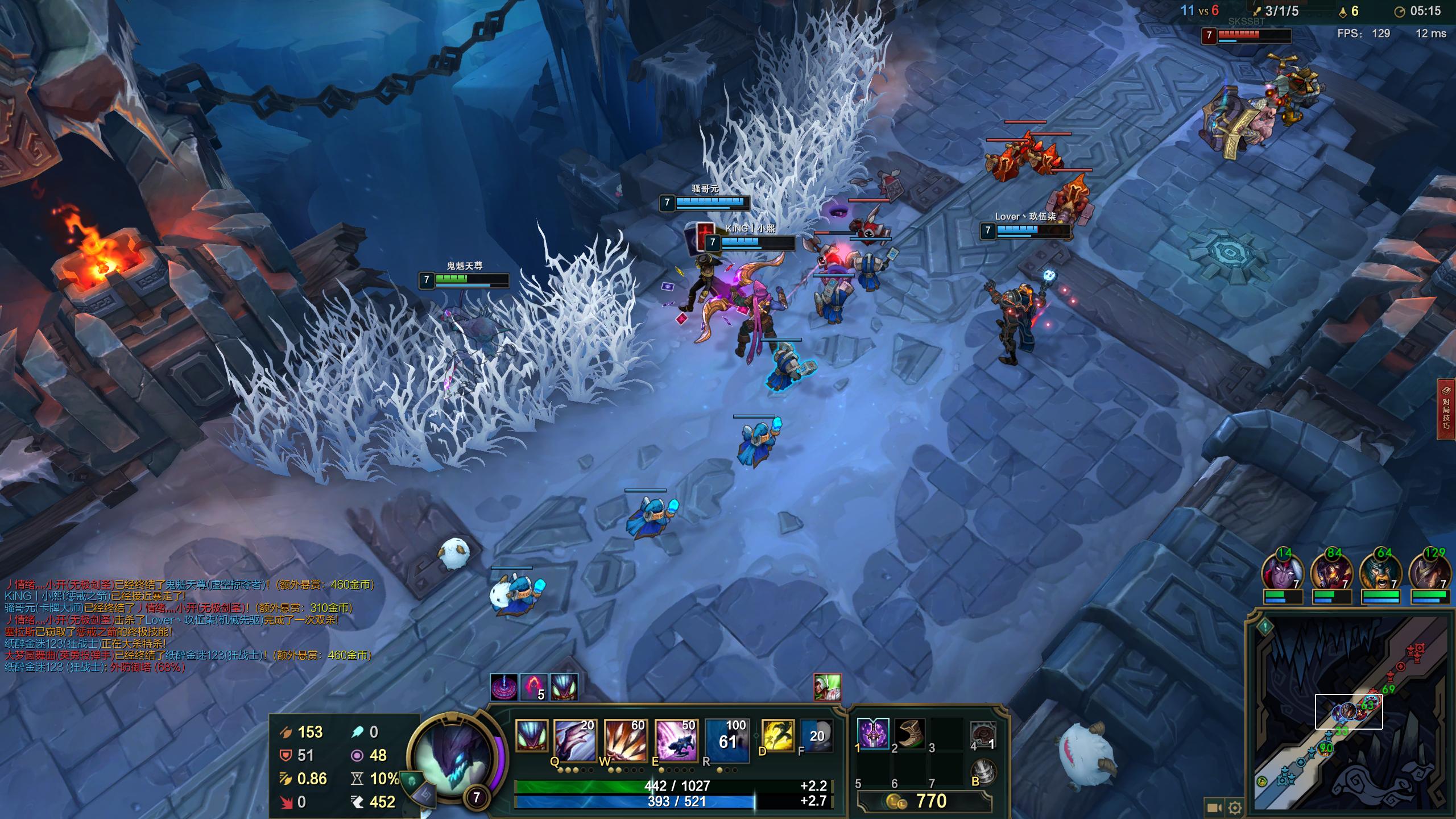Toggle the camera lock button
The image size is (1456, 819).
[x=1213, y=808]
